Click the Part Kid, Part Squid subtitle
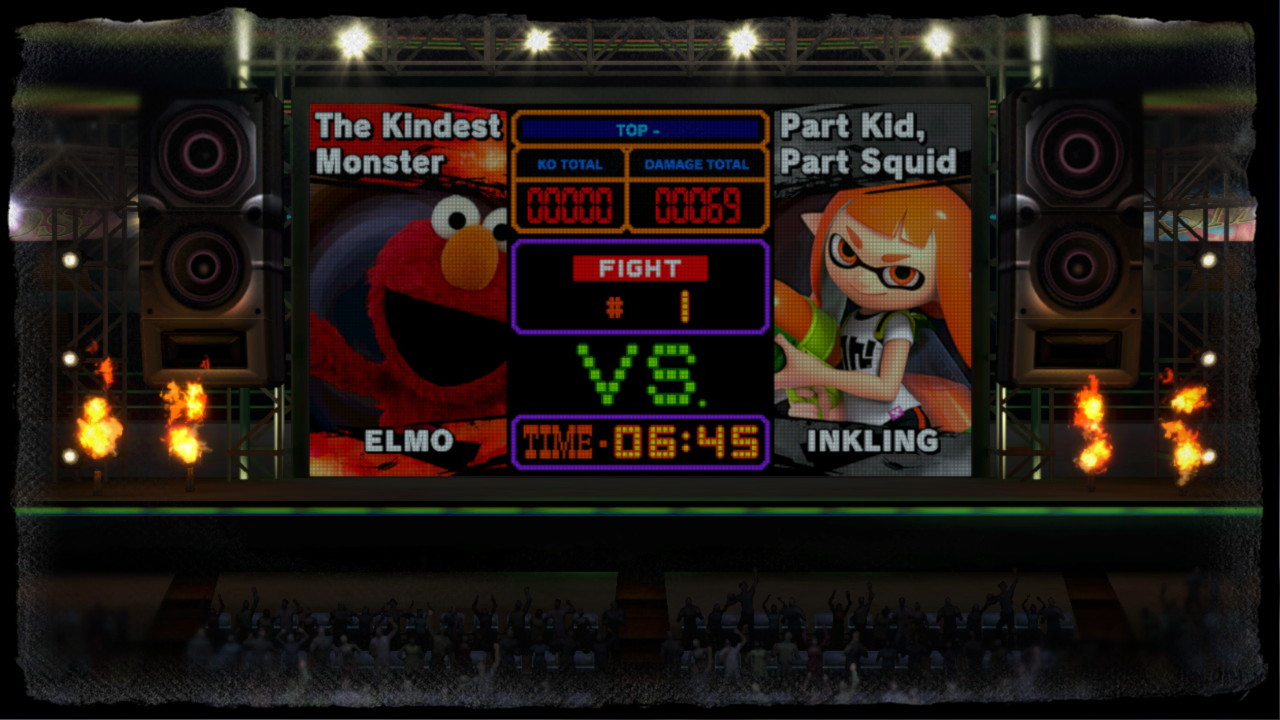 tap(867, 143)
